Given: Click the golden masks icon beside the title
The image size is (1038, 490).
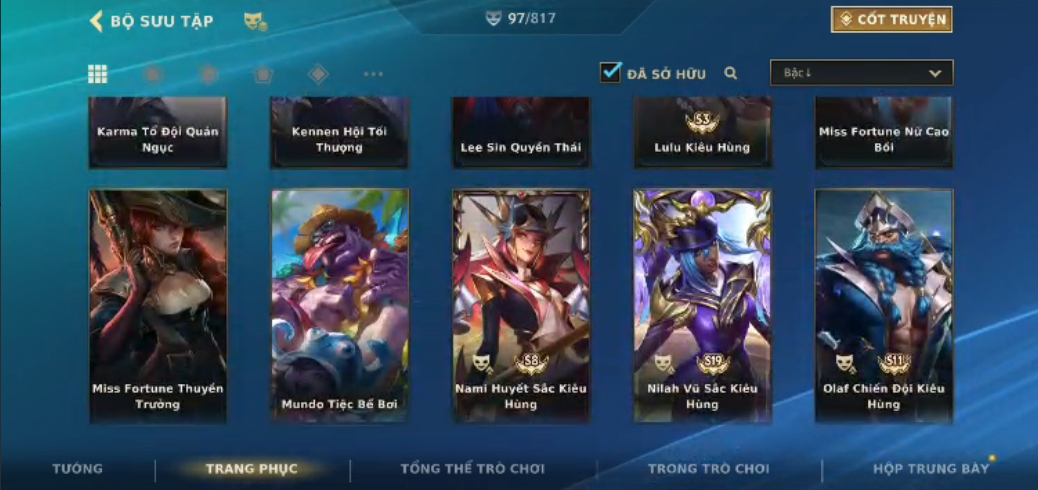Looking at the screenshot, I should pyautogui.click(x=254, y=21).
